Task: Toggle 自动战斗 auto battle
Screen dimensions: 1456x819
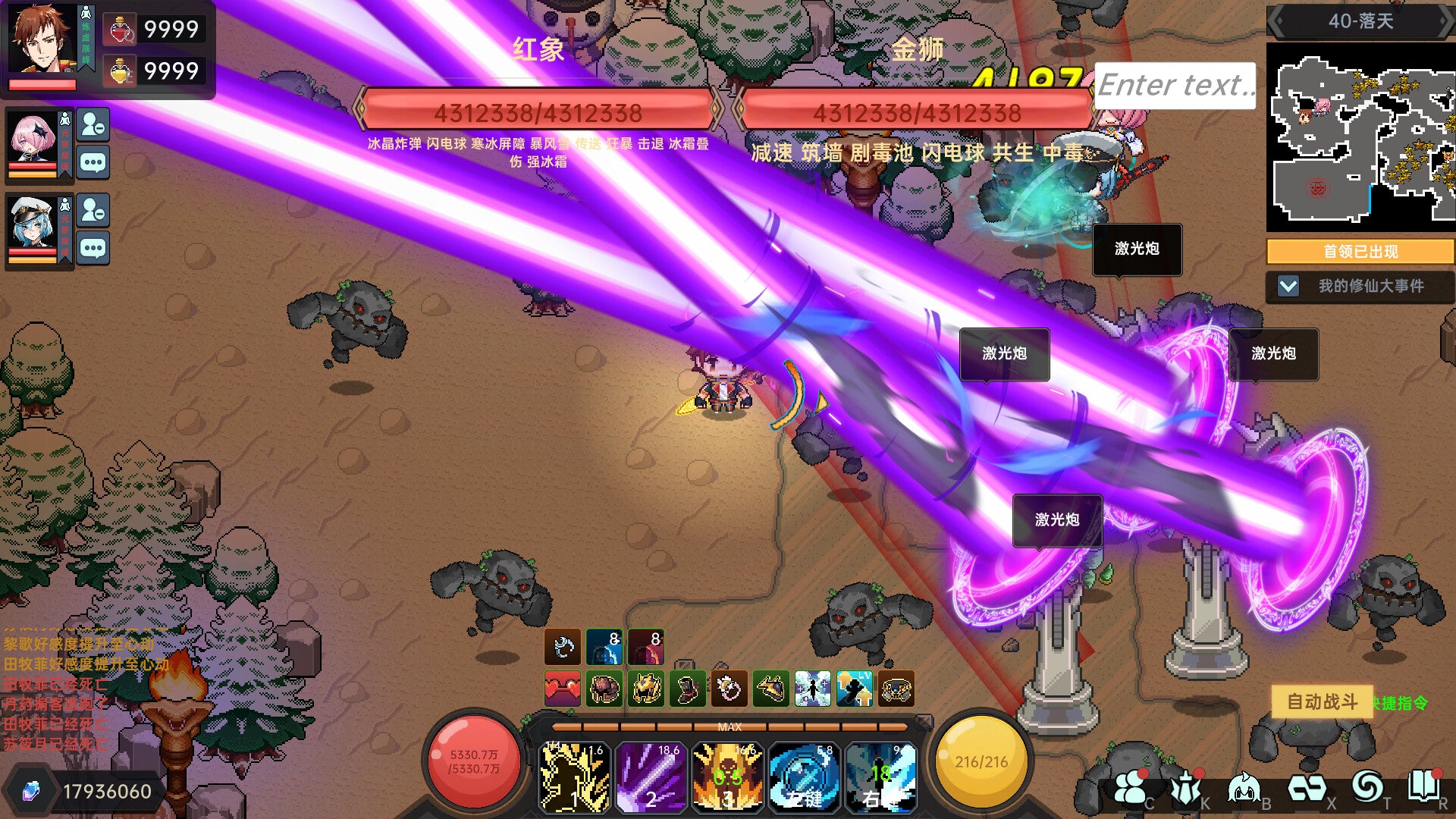Action: point(1321,701)
